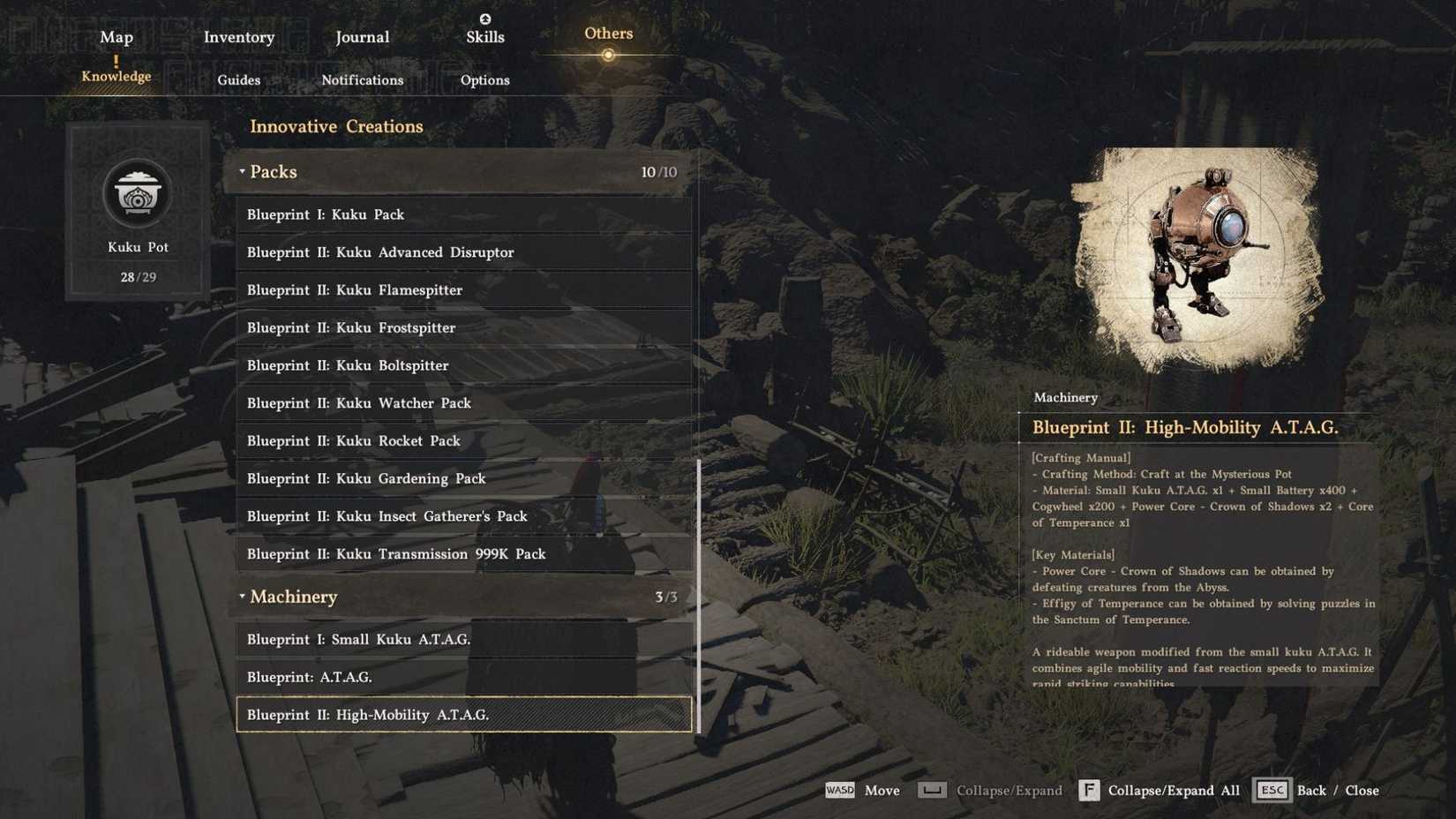Show the Notifications sub-tab
Image resolution: width=1456 pixels, height=819 pixels.
(362, 79)
